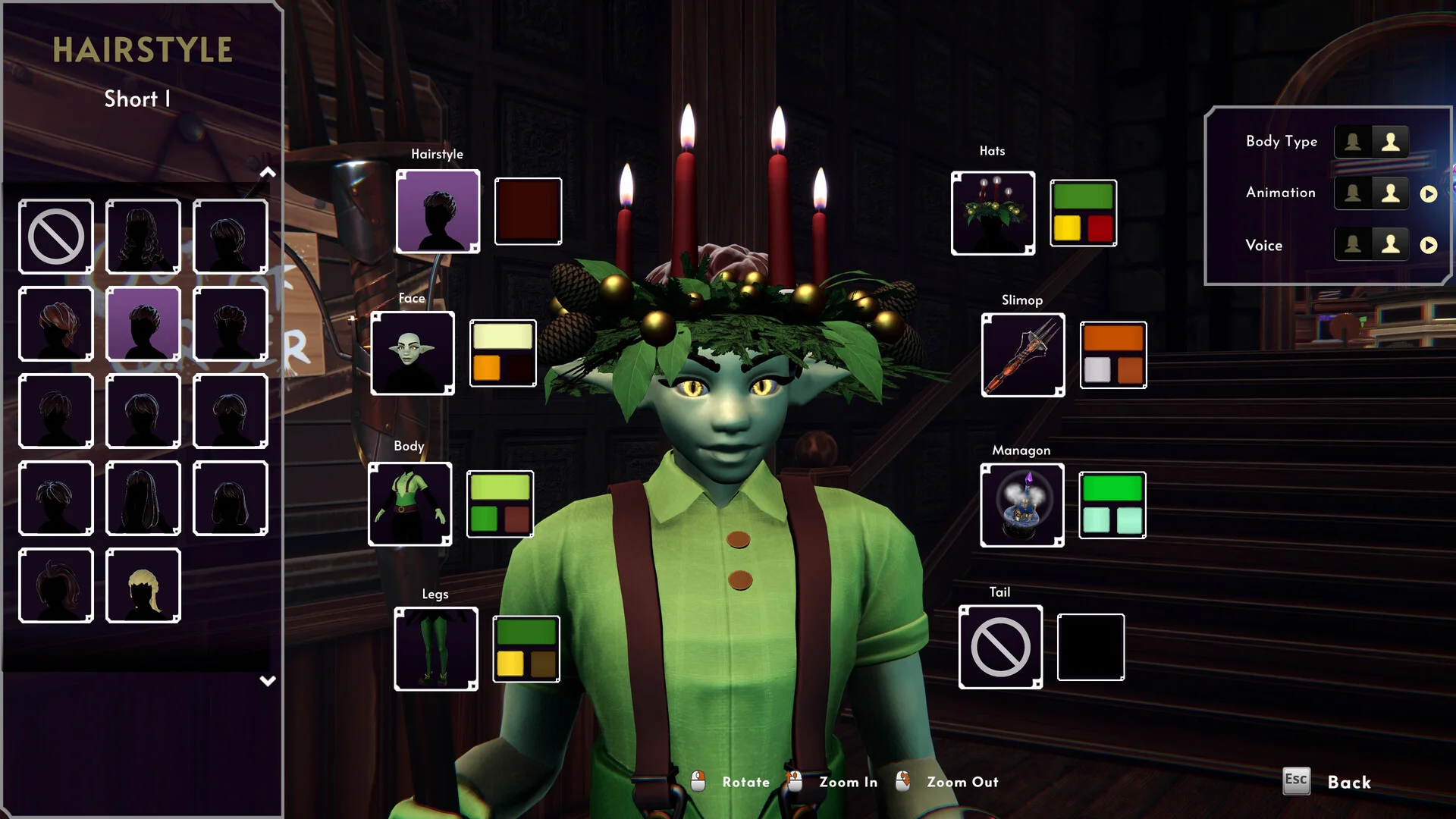The image size is (1456, 819).
Task: Open the Managon slot
Action: pyautogui.click(x=1022, y=506)
